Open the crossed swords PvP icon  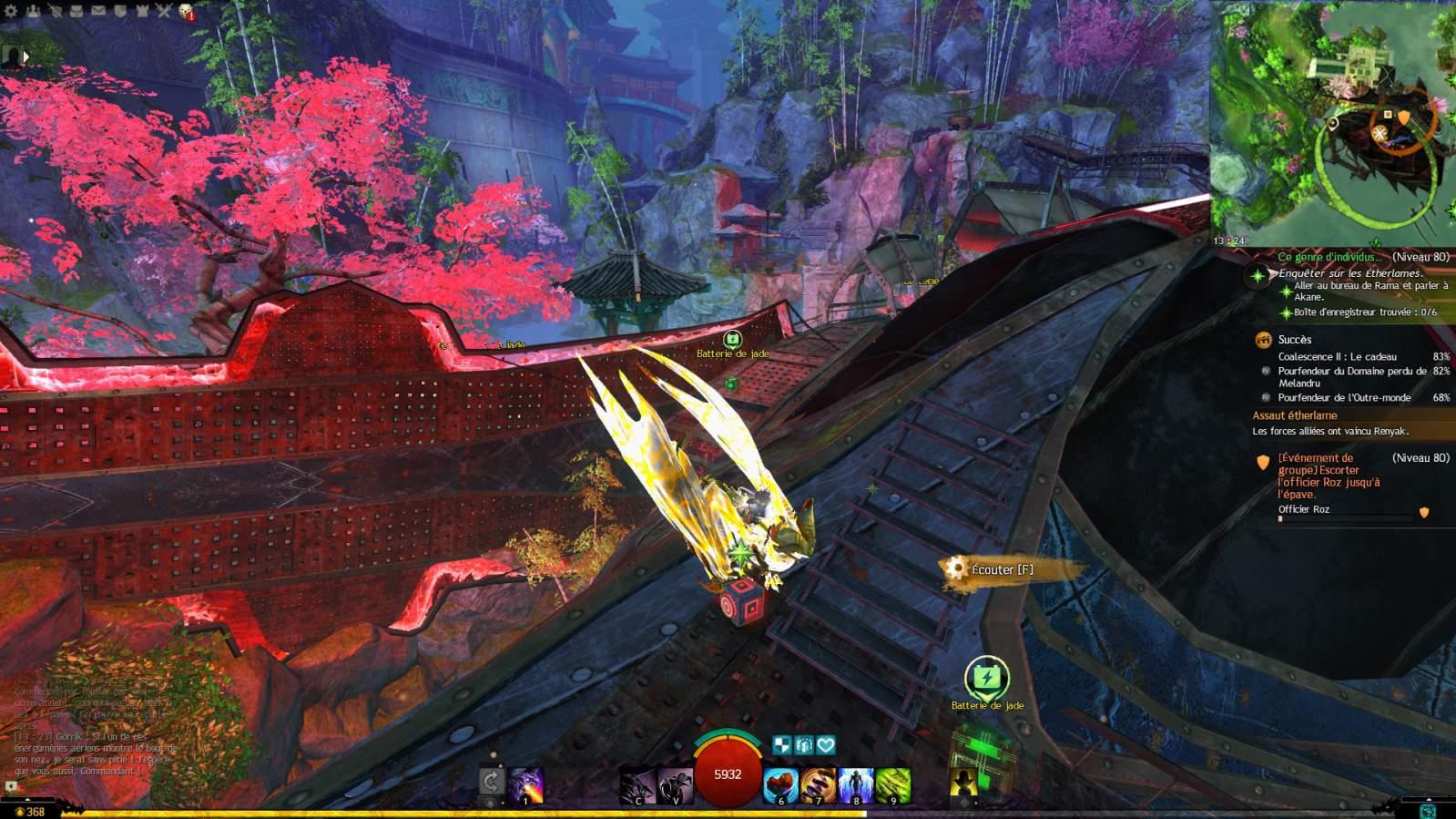[x=164, y=12]
